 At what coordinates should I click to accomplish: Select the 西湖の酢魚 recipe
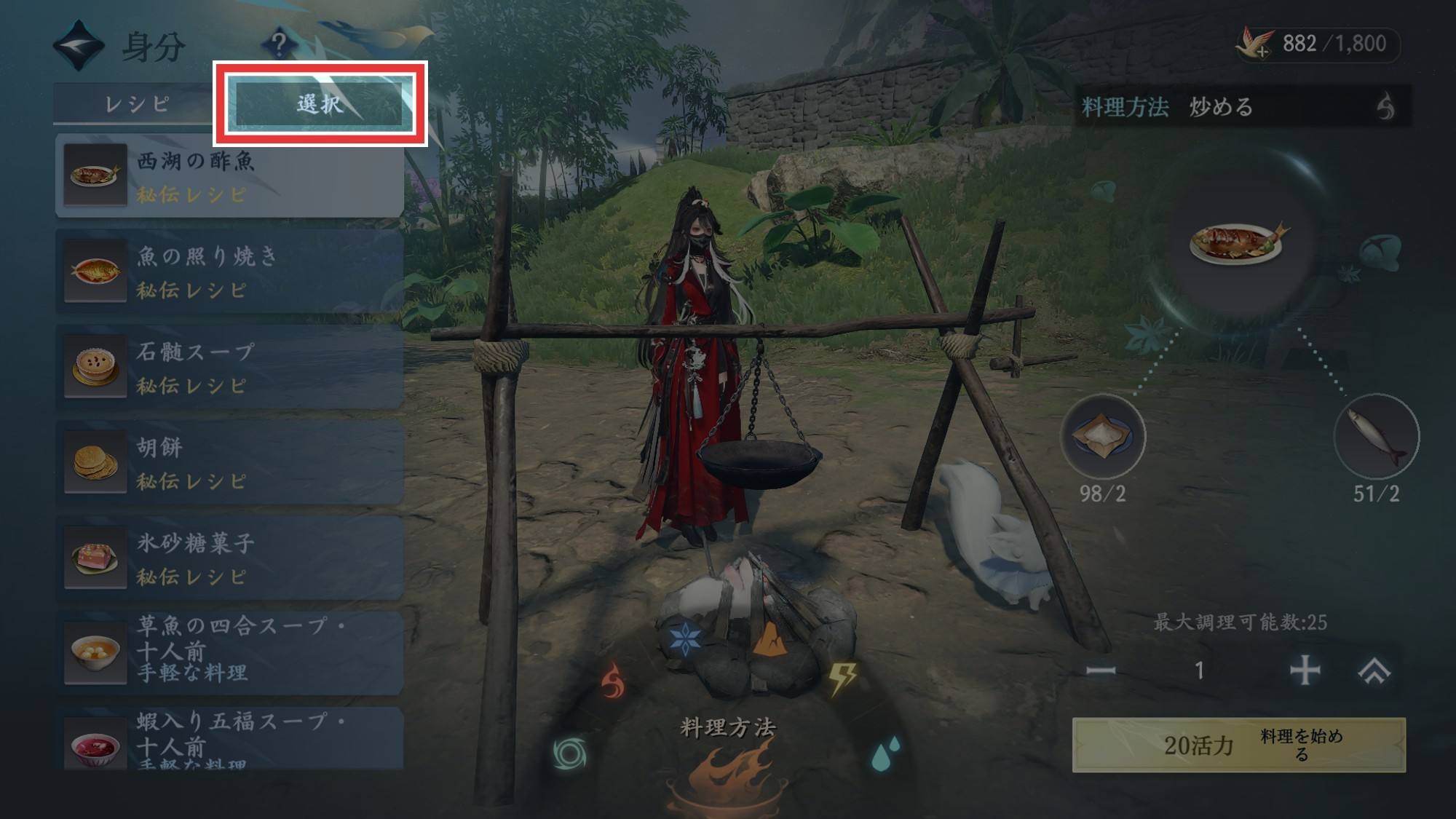tap(229, 176)
